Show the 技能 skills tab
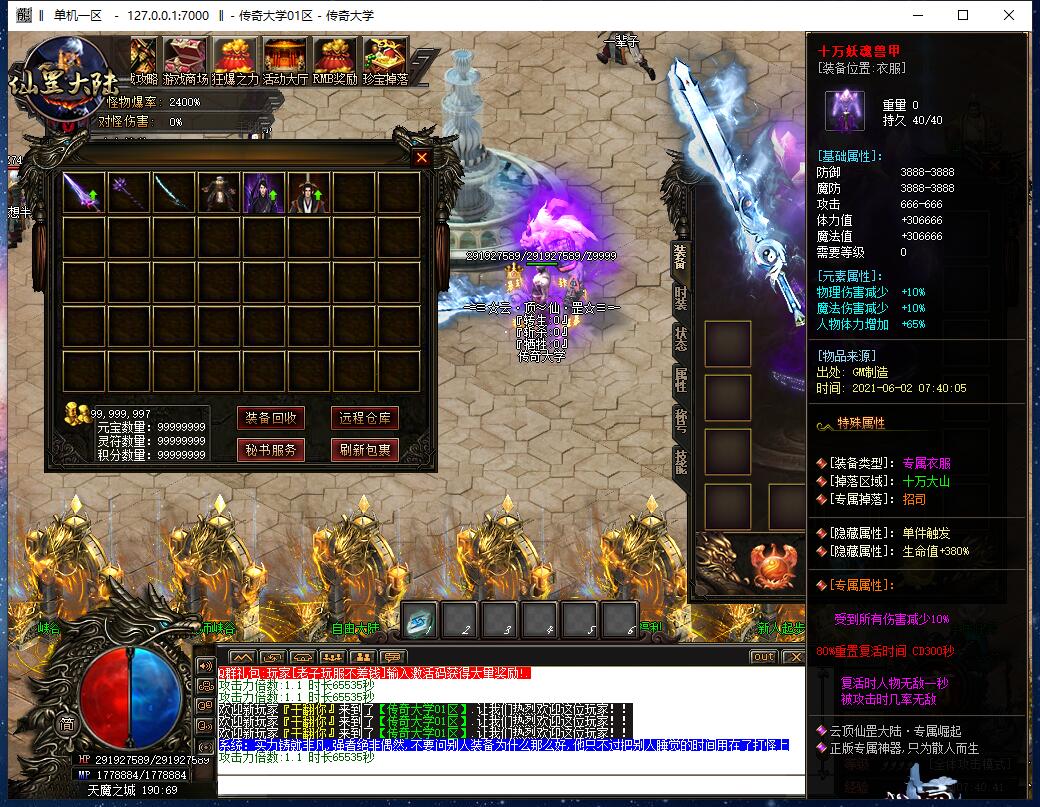This screenshot has width=1040, height=807. pyautogui.click(x=681, y=461)
